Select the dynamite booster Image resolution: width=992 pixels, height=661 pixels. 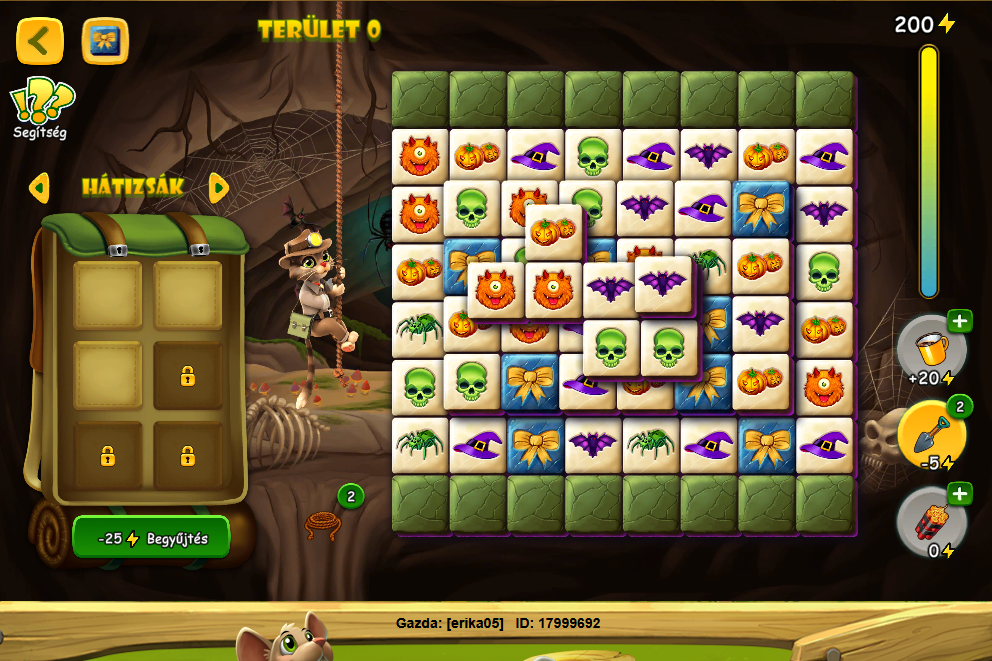(x=930, y=521)
